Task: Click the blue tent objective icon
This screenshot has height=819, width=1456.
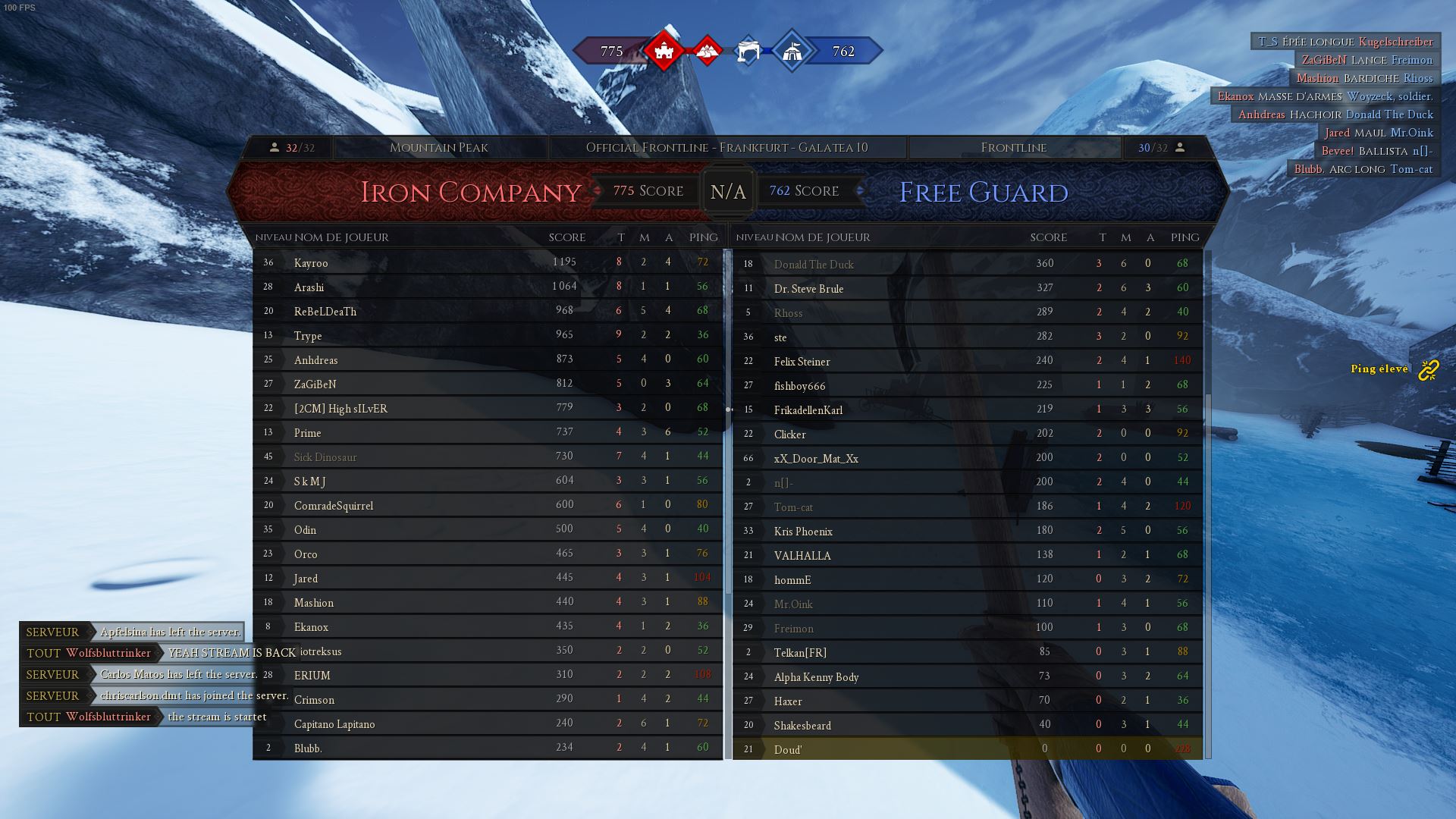Action: [790, 50]
